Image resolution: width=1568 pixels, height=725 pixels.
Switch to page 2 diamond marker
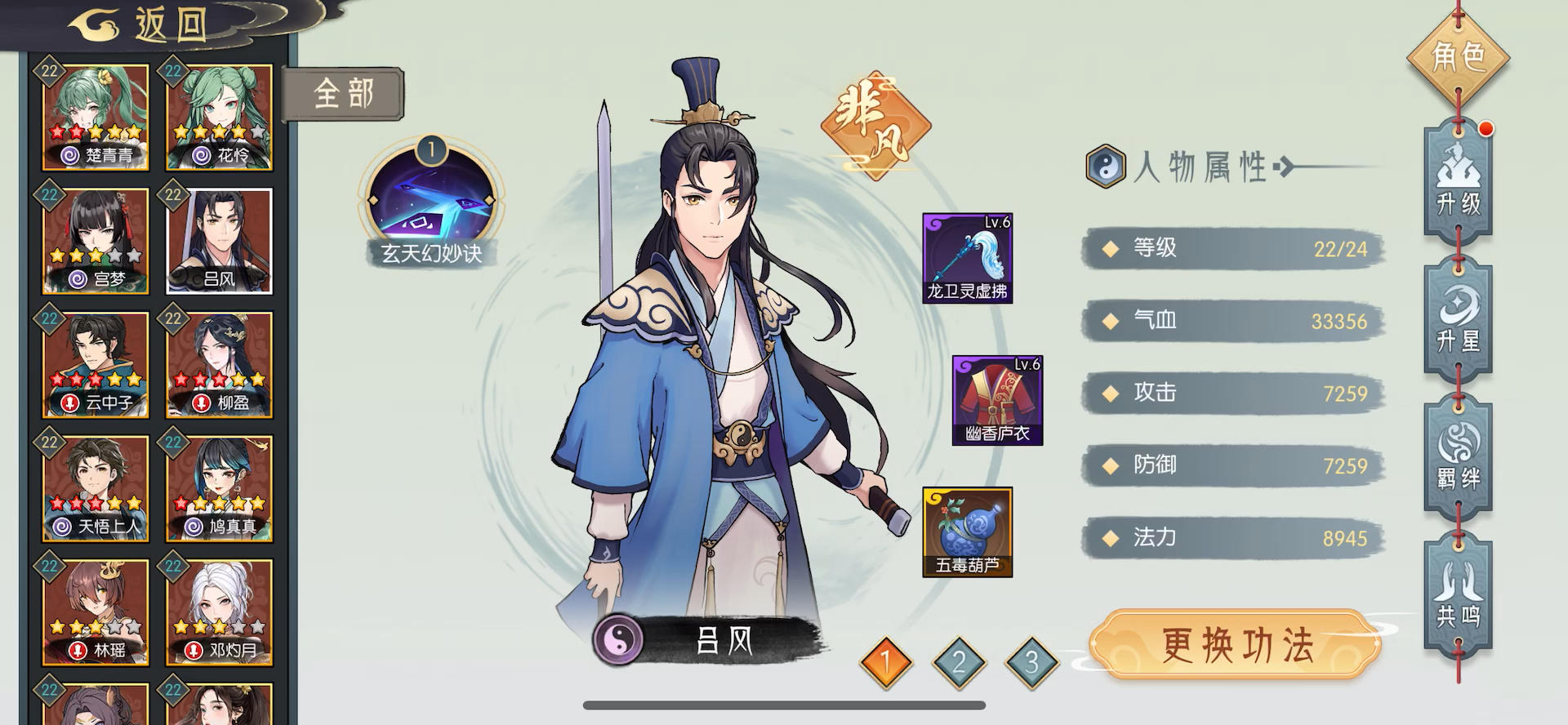[957, 662]
